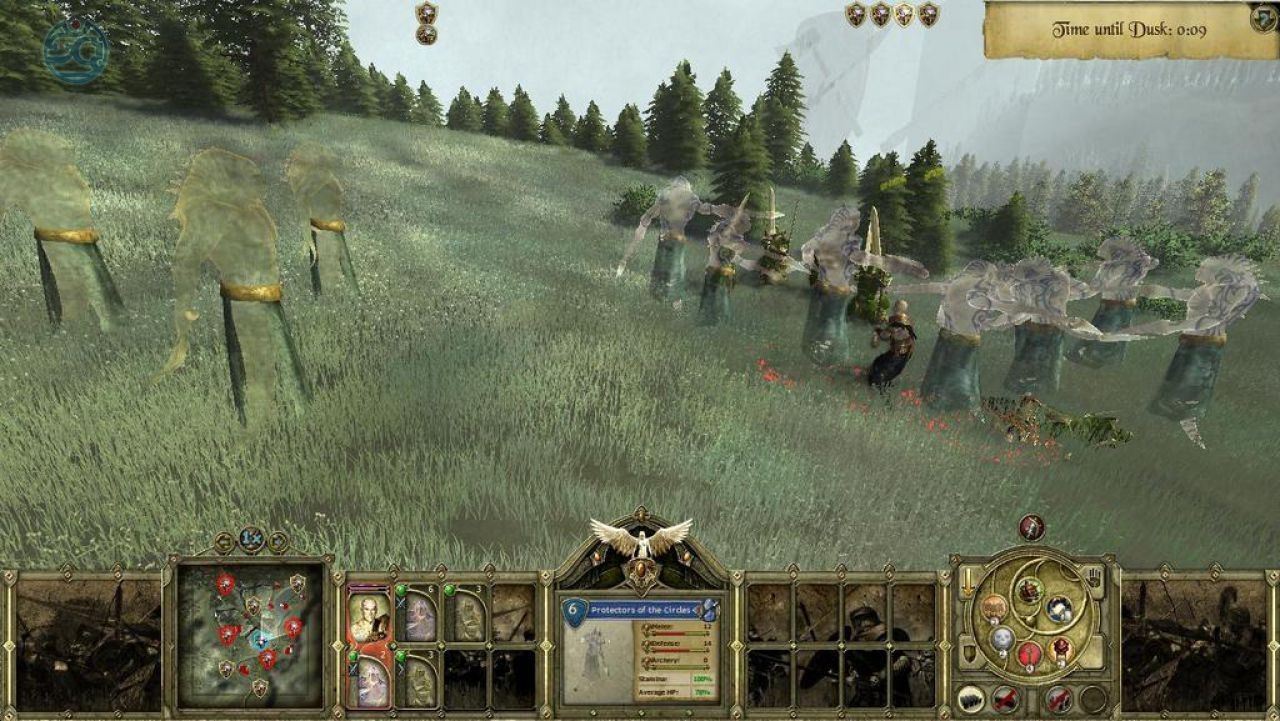
Task: Open the white eagle emblem menu
Action: (641, 539)
